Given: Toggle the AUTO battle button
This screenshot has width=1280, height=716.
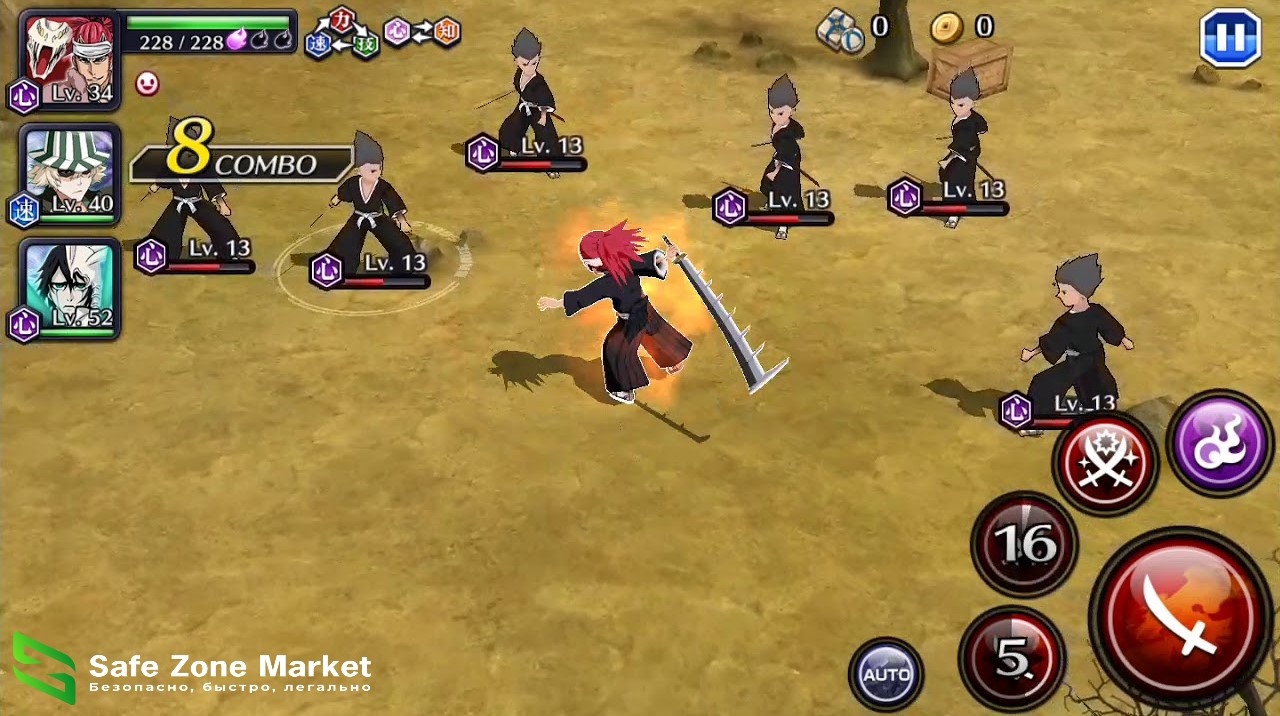Looking at the screenshot, I should click(886, 674).
